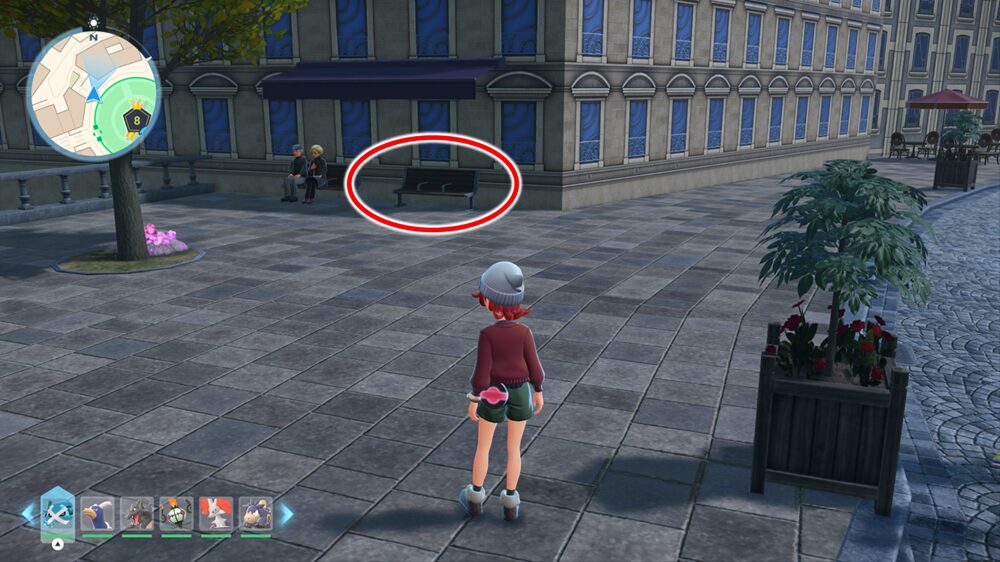Select the highlighted Metang party slot
This screenshot has height=562, width=1000.
pyautogui.click(x=57, y=514)
